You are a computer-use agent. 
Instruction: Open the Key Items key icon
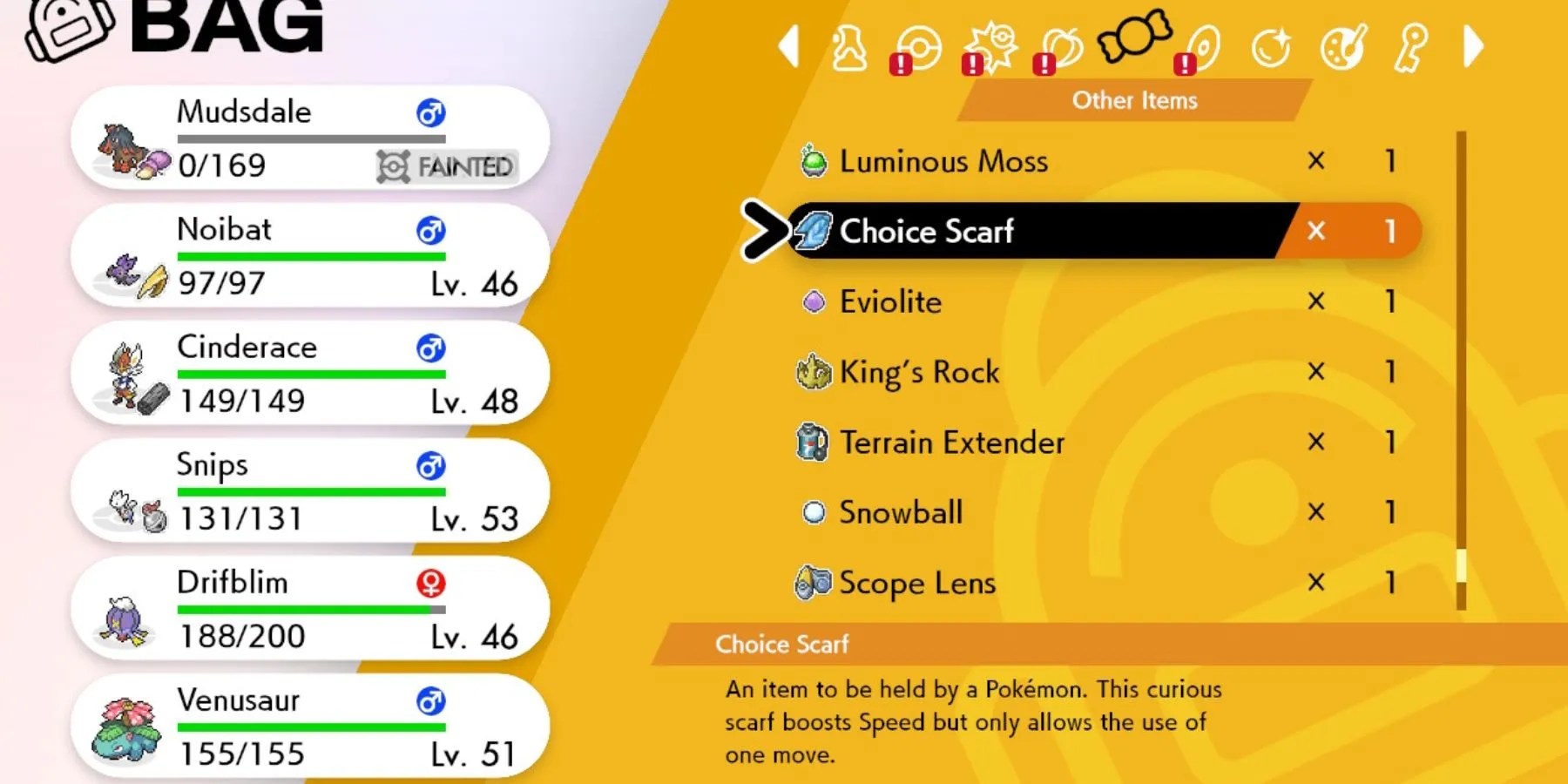click(x=1409, y=48)
